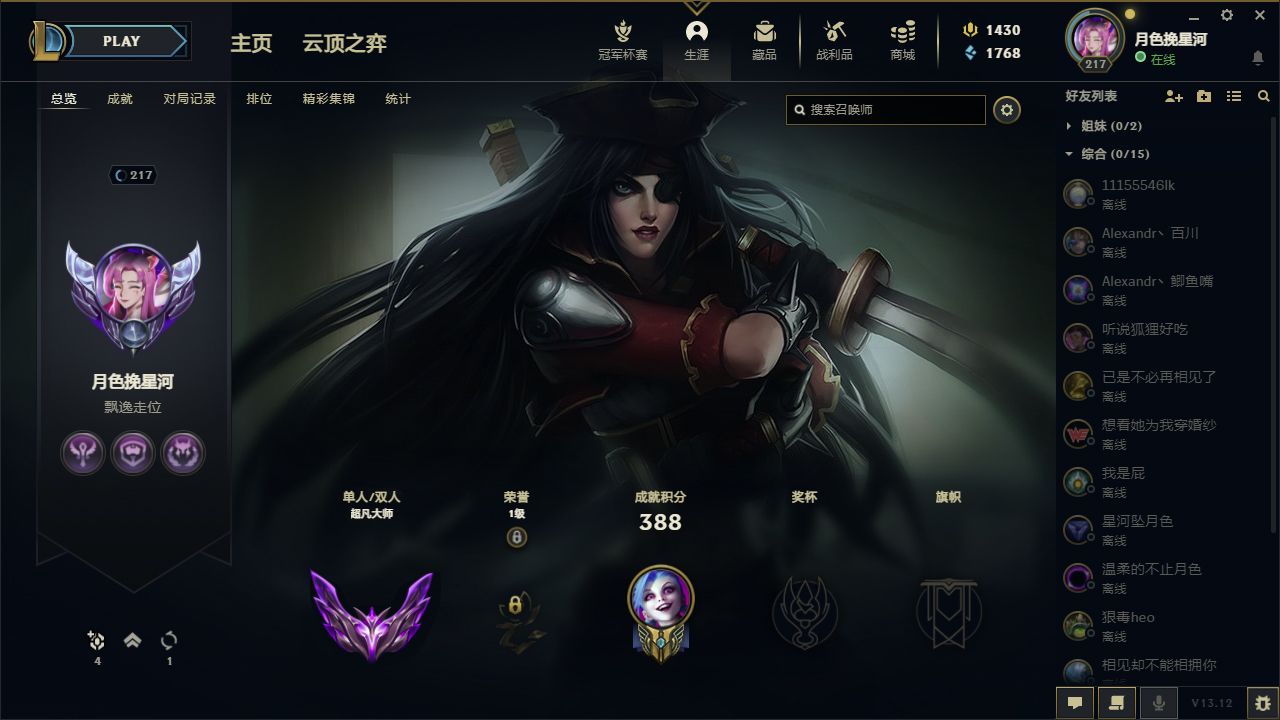The width and height of the screenshot is (1280, 720).
Task: Toggle the notifications bell icon top right
Action: [1258, 58]
